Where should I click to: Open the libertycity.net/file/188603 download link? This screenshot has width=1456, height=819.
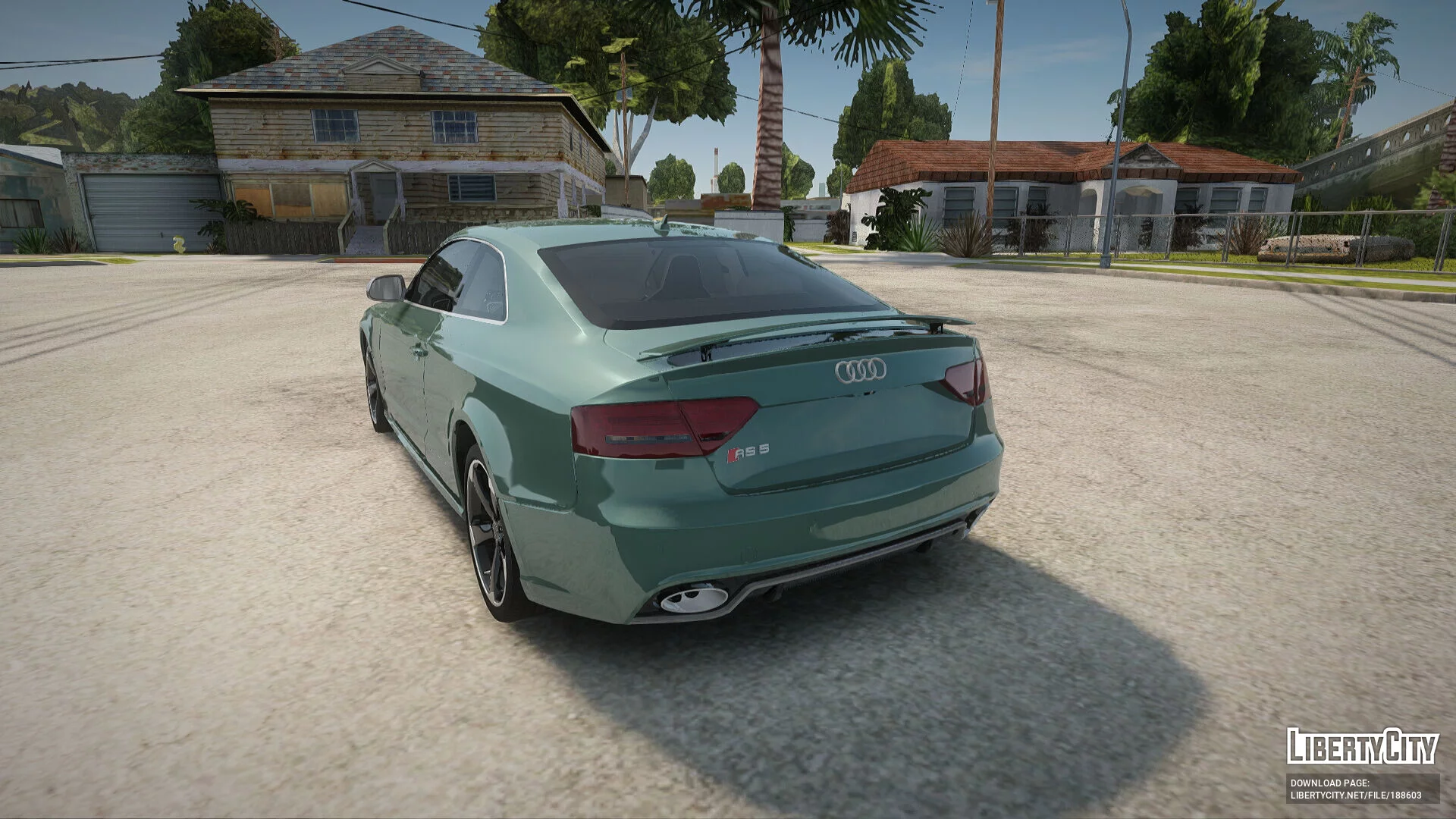click(x=1356, y=795)
